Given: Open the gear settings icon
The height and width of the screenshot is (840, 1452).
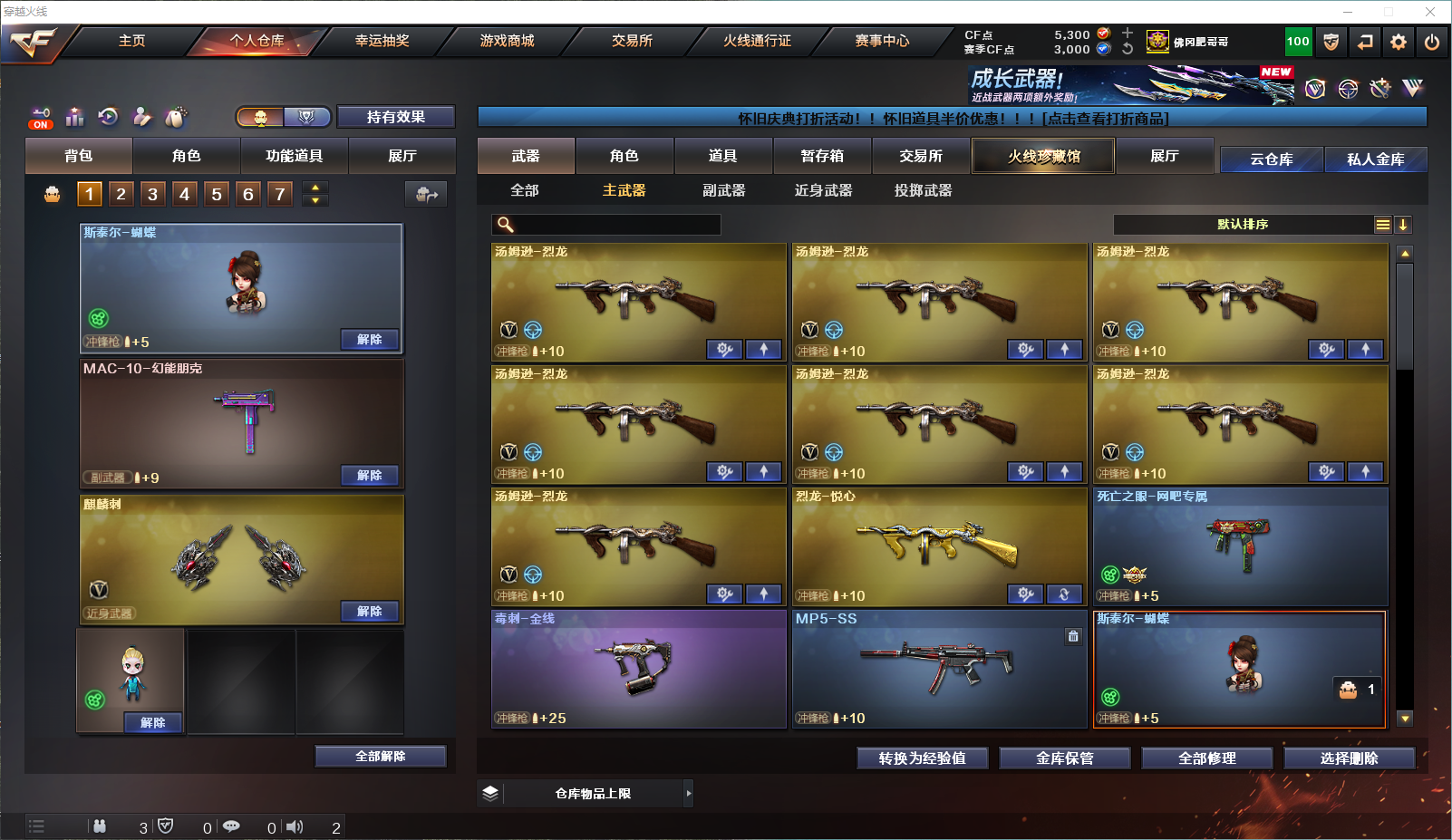Looking at the screenshot, I should pyautogui.click(x=1399, y=42).
